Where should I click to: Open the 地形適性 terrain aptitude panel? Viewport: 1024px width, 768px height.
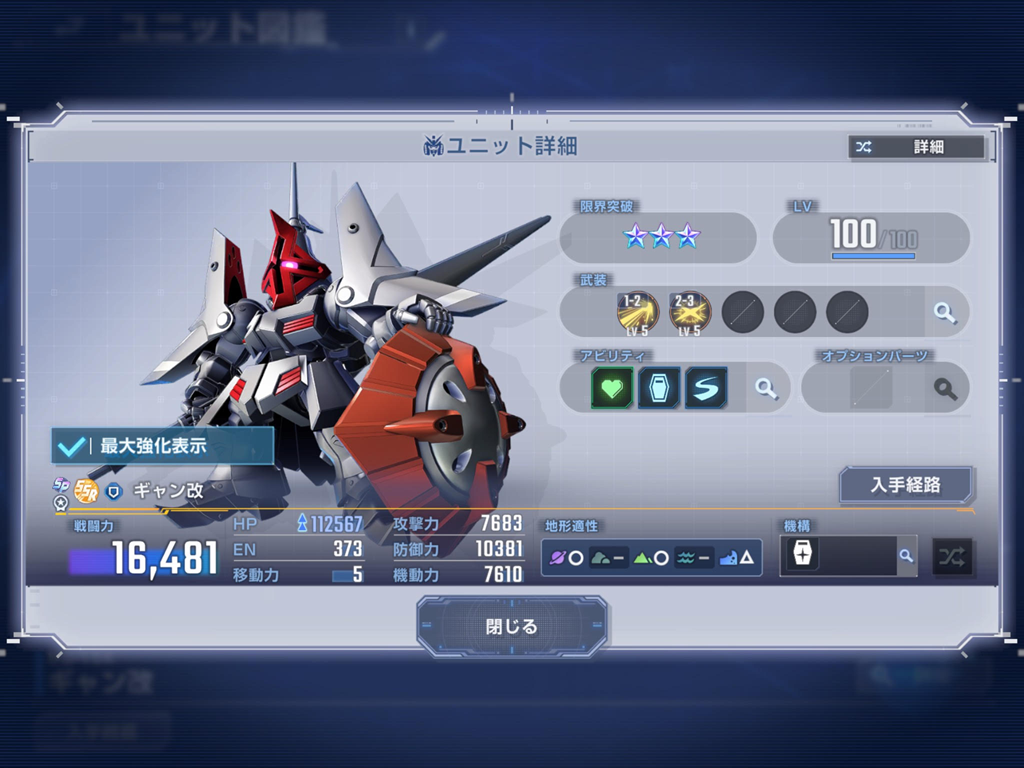pos(651,557)
